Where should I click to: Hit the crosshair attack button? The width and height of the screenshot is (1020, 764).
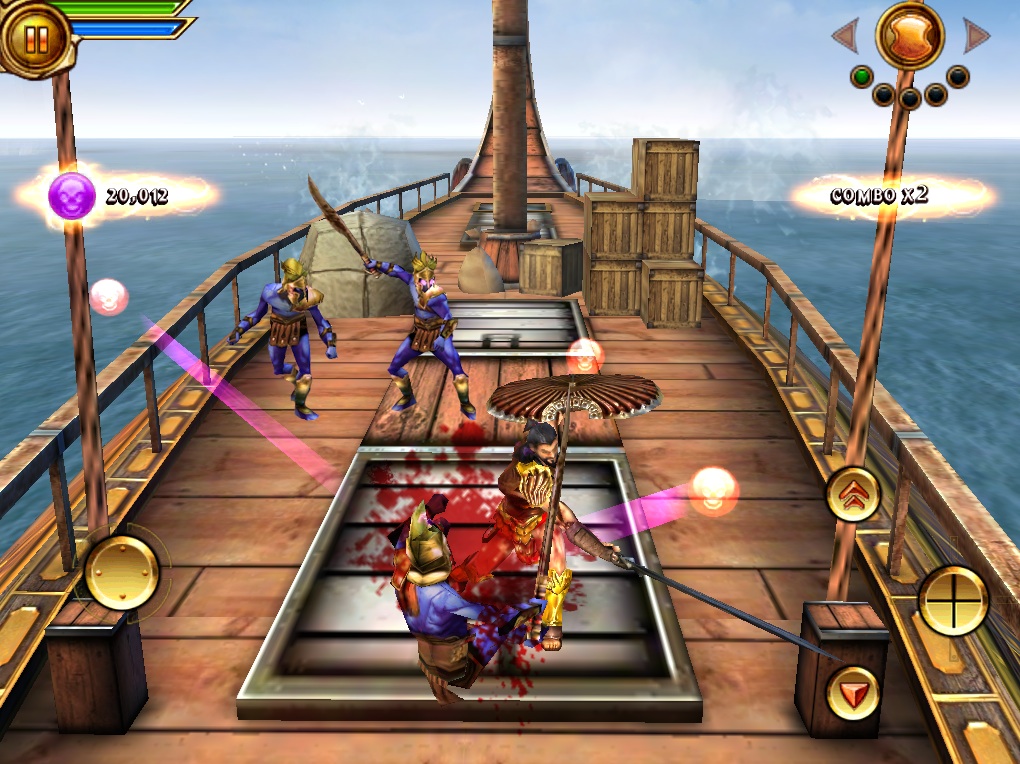[953, 600]
